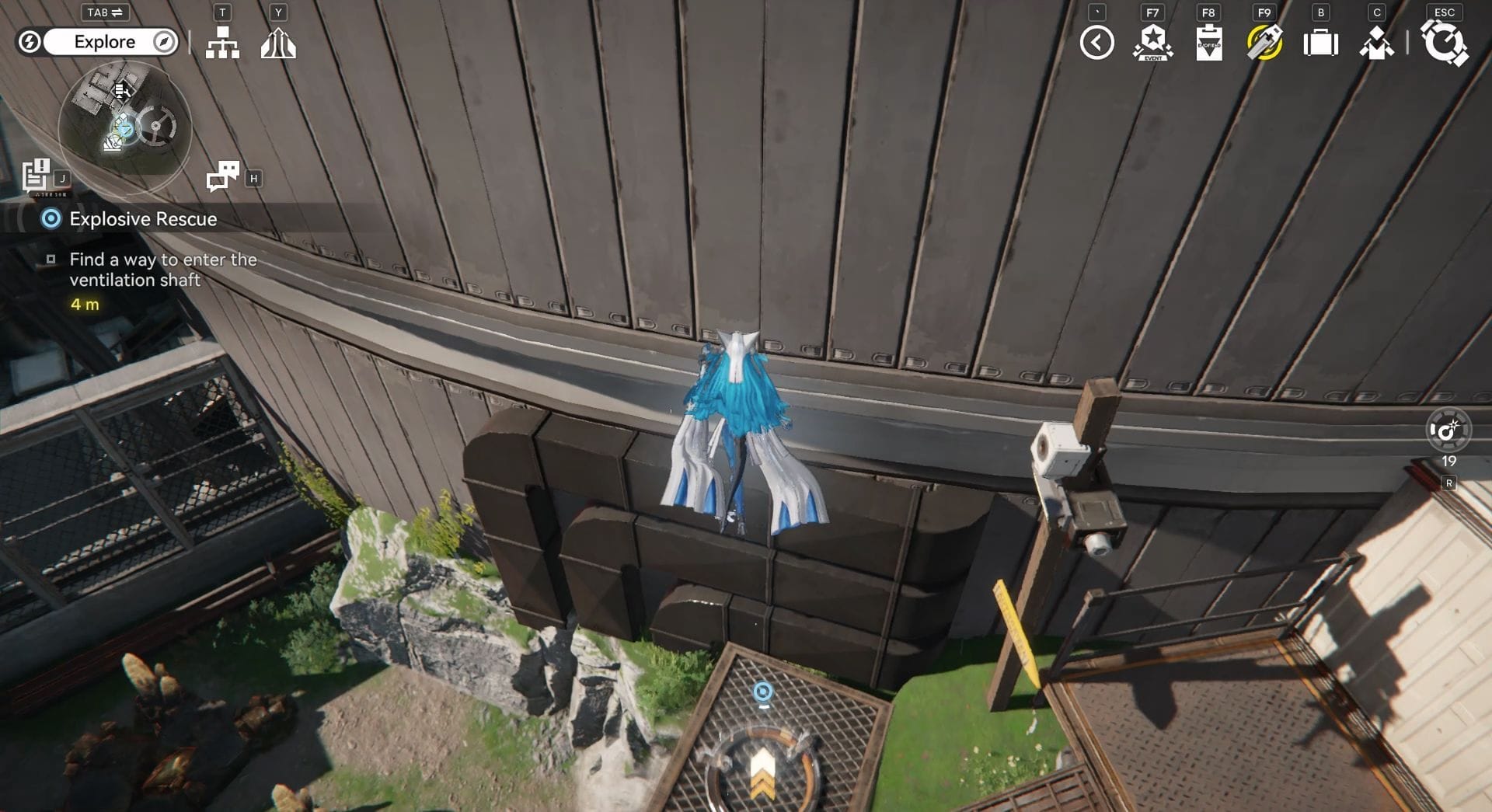Open the hierarchy tree icon menu
1492x812 pixels.
(x=222, y=43)
